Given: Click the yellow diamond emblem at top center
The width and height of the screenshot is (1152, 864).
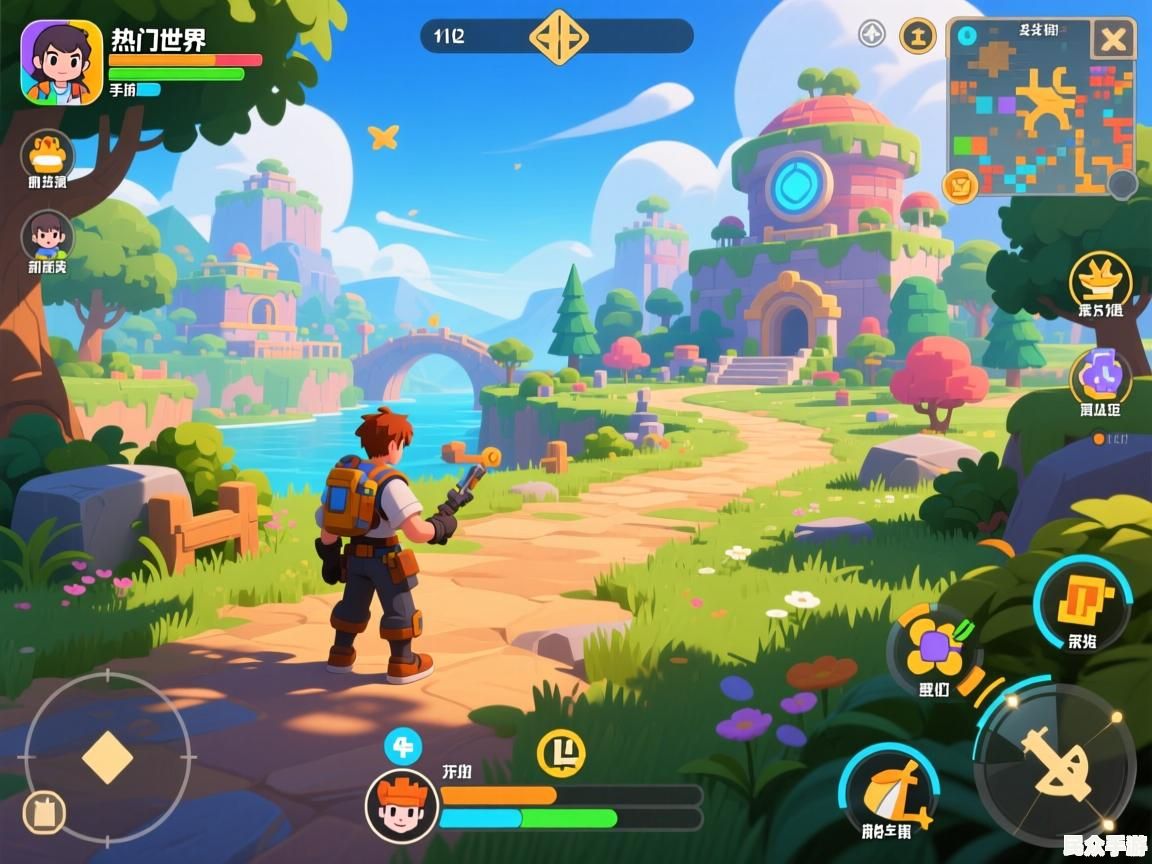Looking at the screenshot, I should pos(557,37).
